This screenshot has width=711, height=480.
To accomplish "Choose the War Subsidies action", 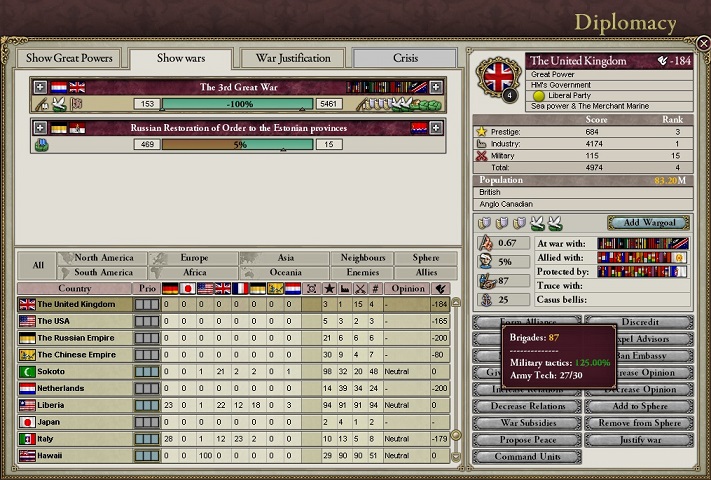I will click(x=527, y=423).
